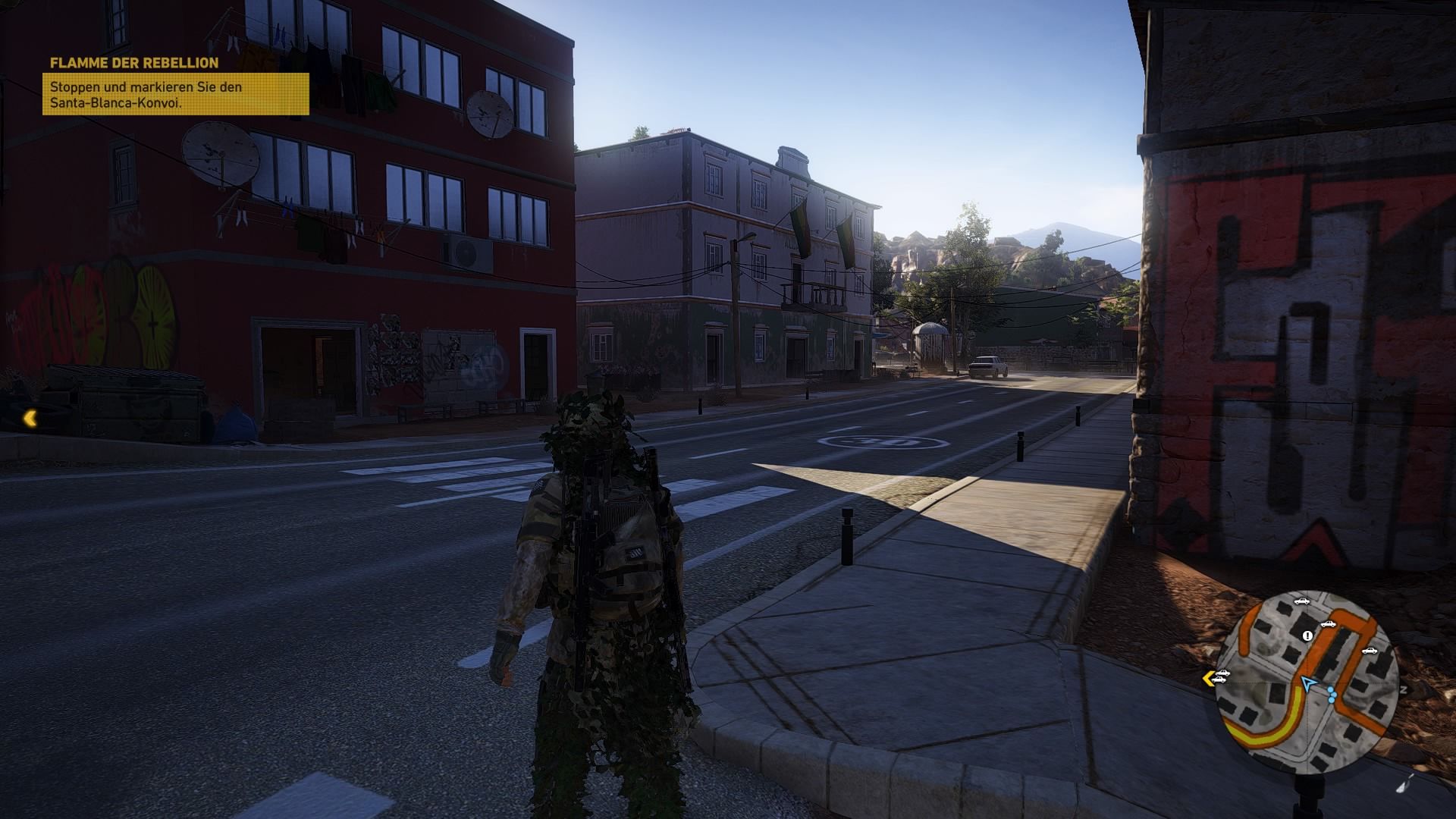
Task: Click the blue squad dots on minimap
Action: (1333, 695)
